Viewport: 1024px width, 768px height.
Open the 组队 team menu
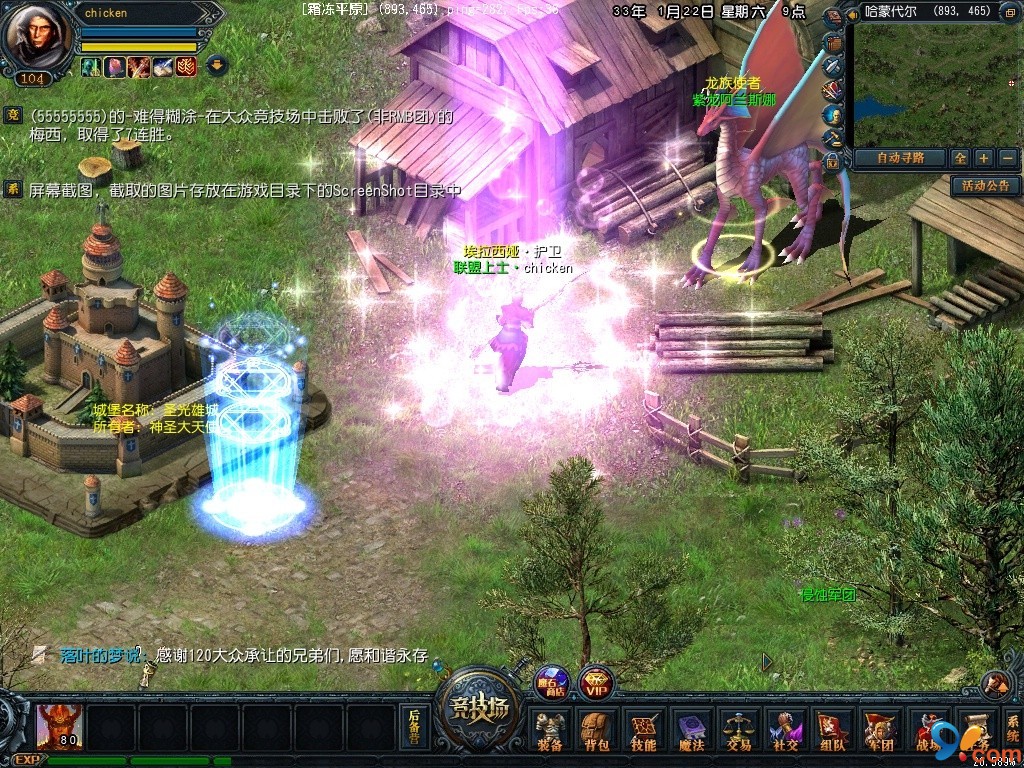coord(832,729)
